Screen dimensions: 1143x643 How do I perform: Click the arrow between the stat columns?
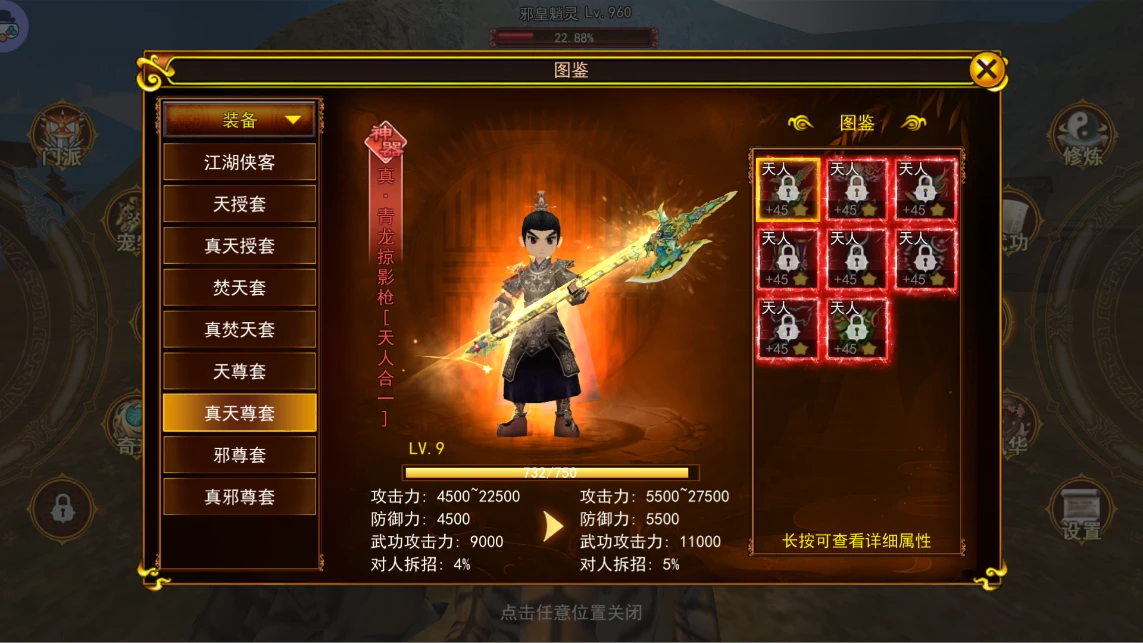coord(552,526)
